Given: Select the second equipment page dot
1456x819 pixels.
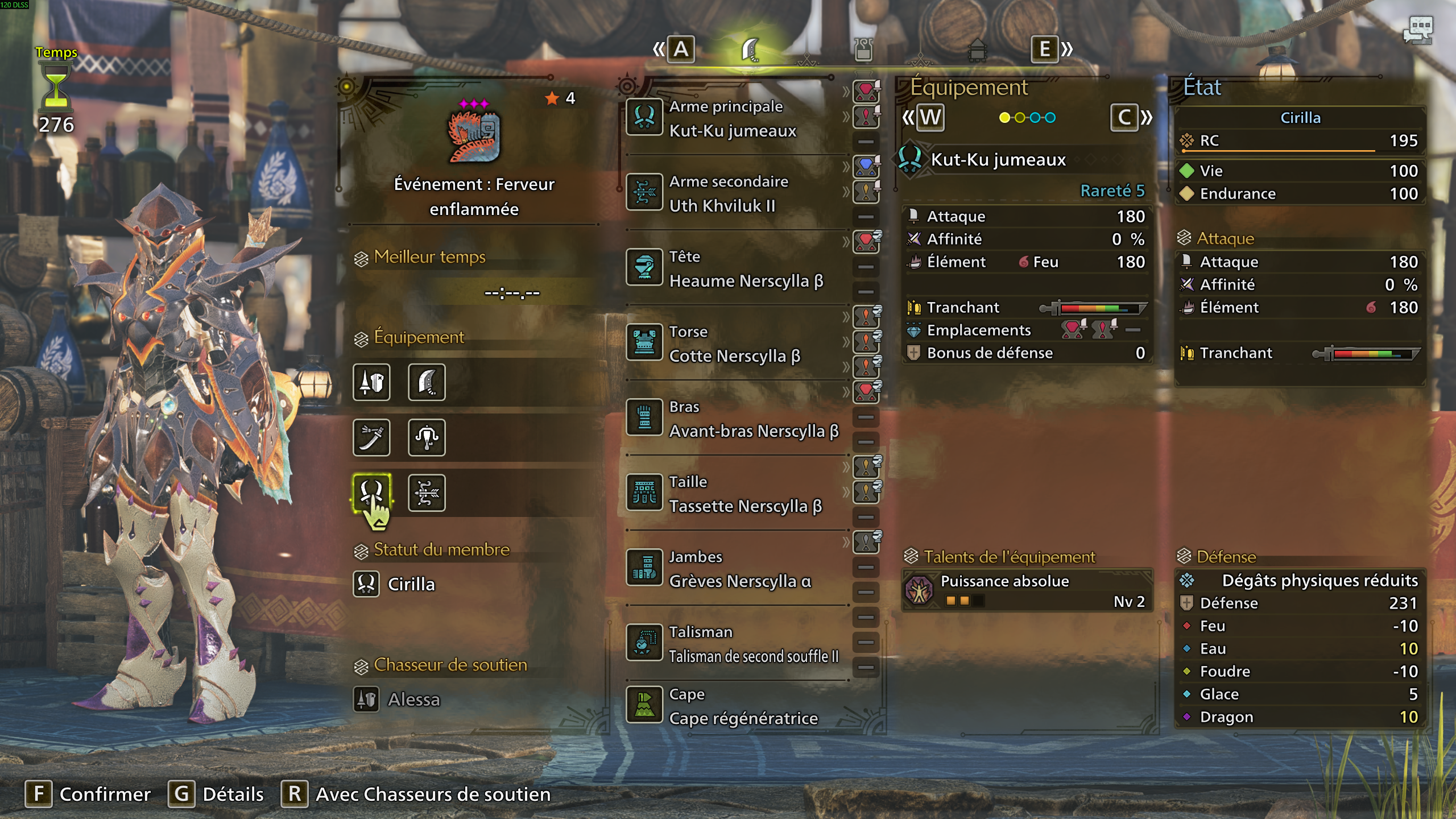Looking at the screenshot, I should [x=1020, y=118].
